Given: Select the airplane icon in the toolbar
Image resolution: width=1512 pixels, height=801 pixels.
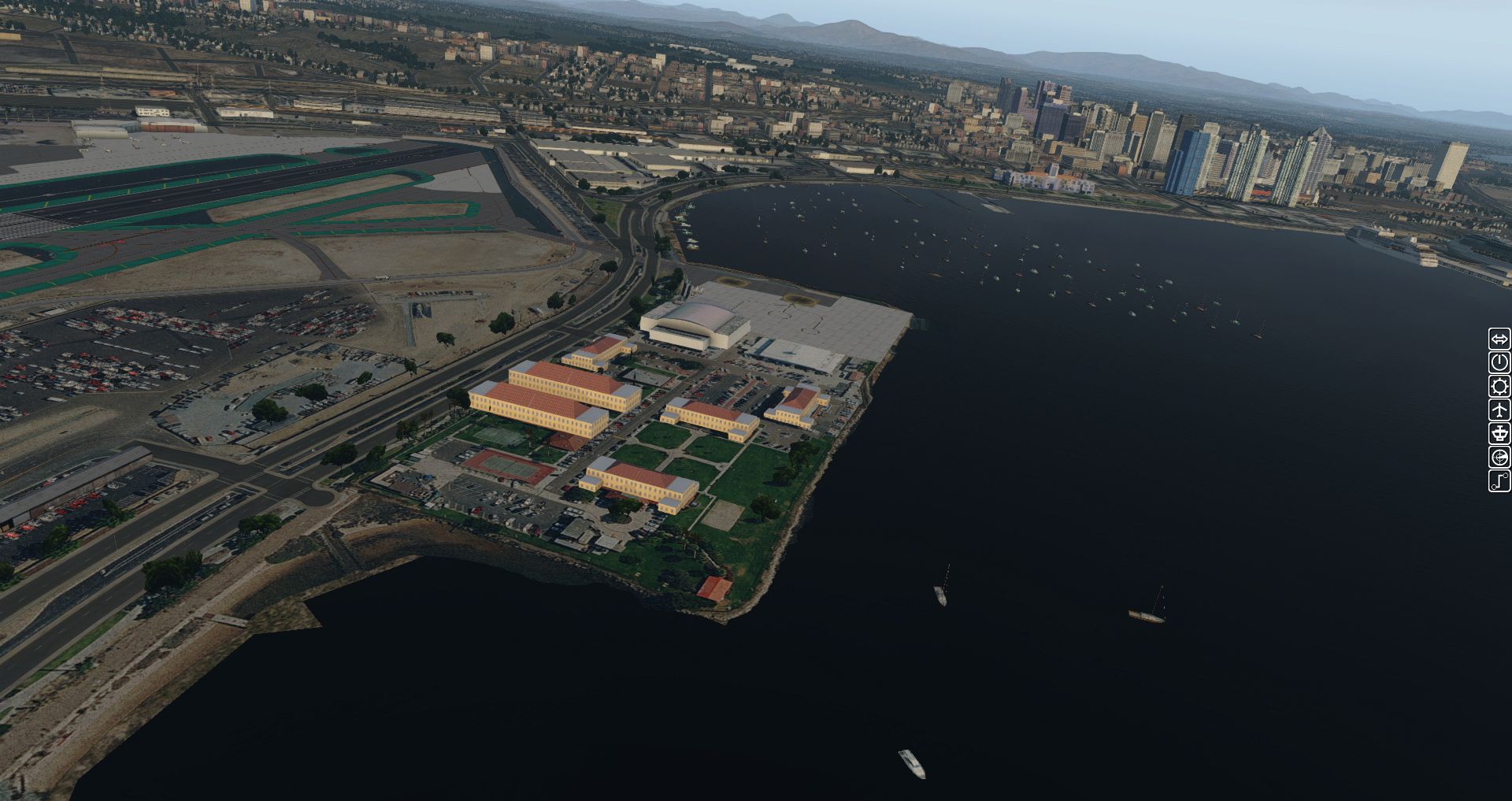Looking at the screenshot, I should tap(1499, 410).
